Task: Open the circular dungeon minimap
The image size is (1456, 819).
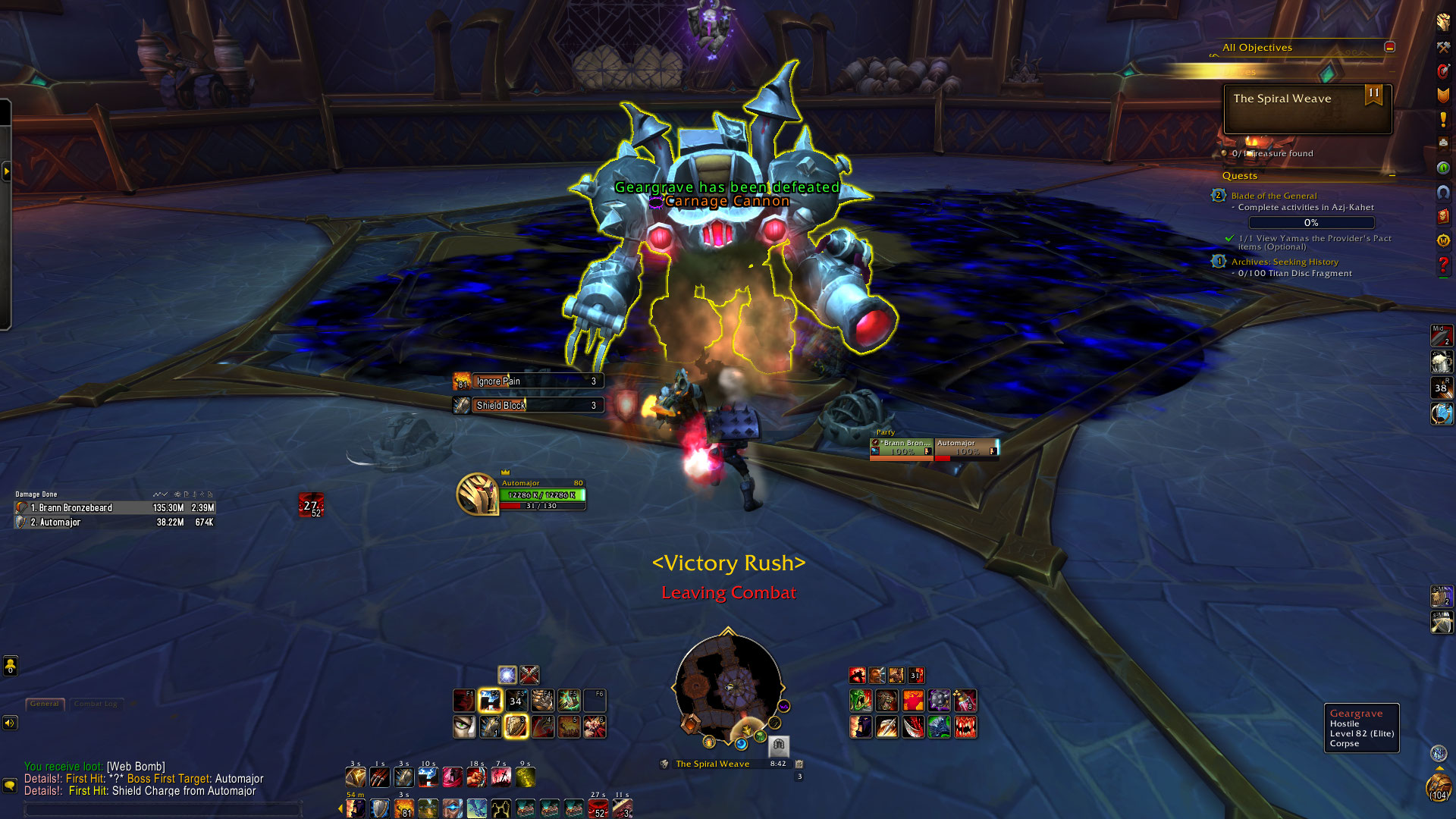Action: coord(728,687)
